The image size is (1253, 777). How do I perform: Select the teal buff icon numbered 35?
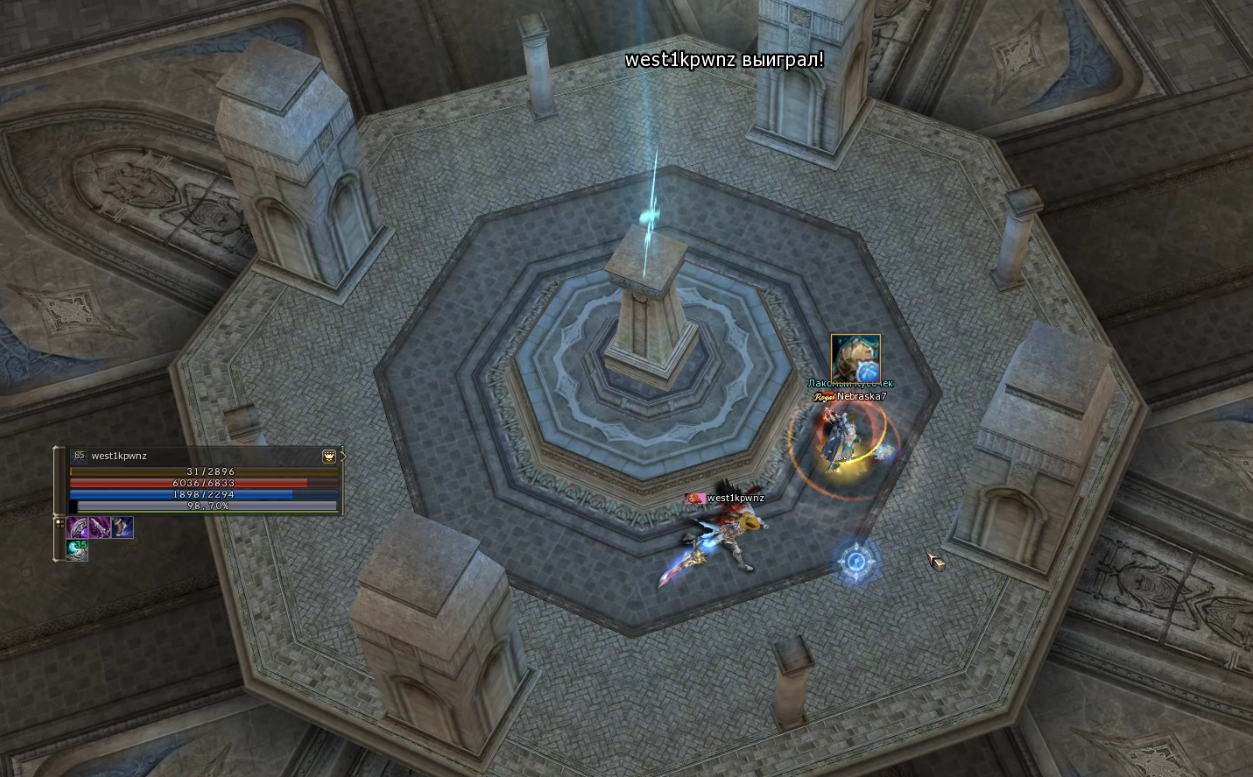tap(78, 549)
